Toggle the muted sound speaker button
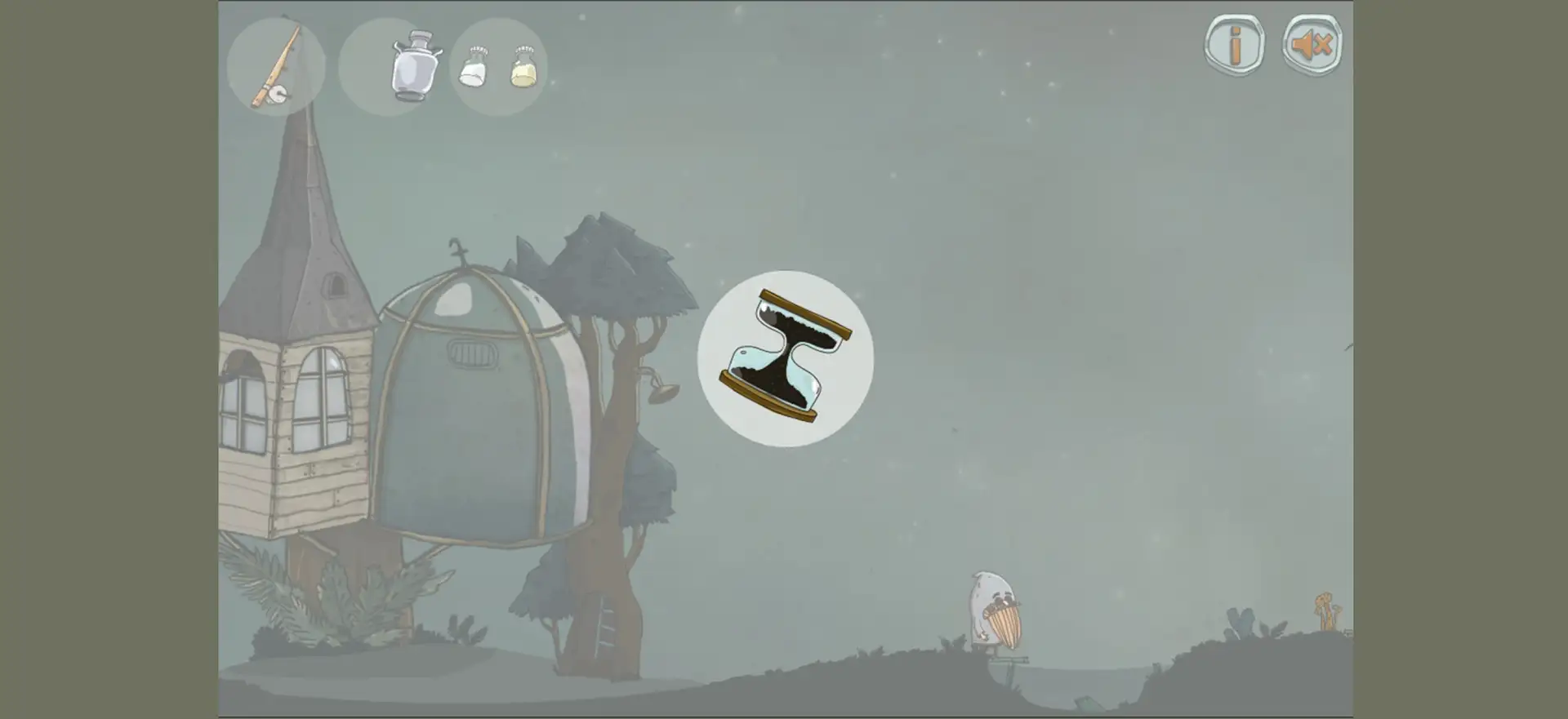1568x719 pixels. (1312, 45)
